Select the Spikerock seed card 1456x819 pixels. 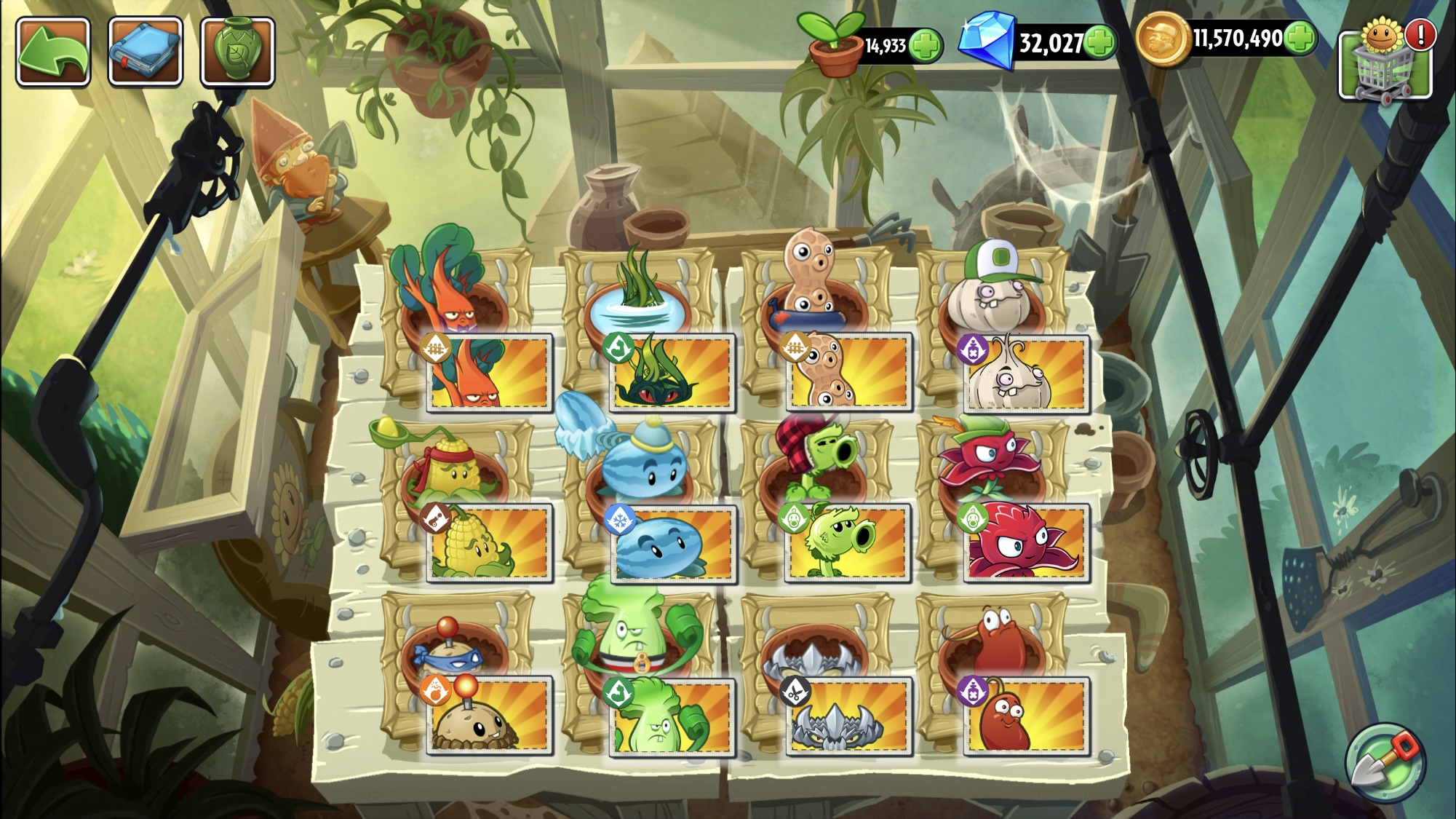848,715
